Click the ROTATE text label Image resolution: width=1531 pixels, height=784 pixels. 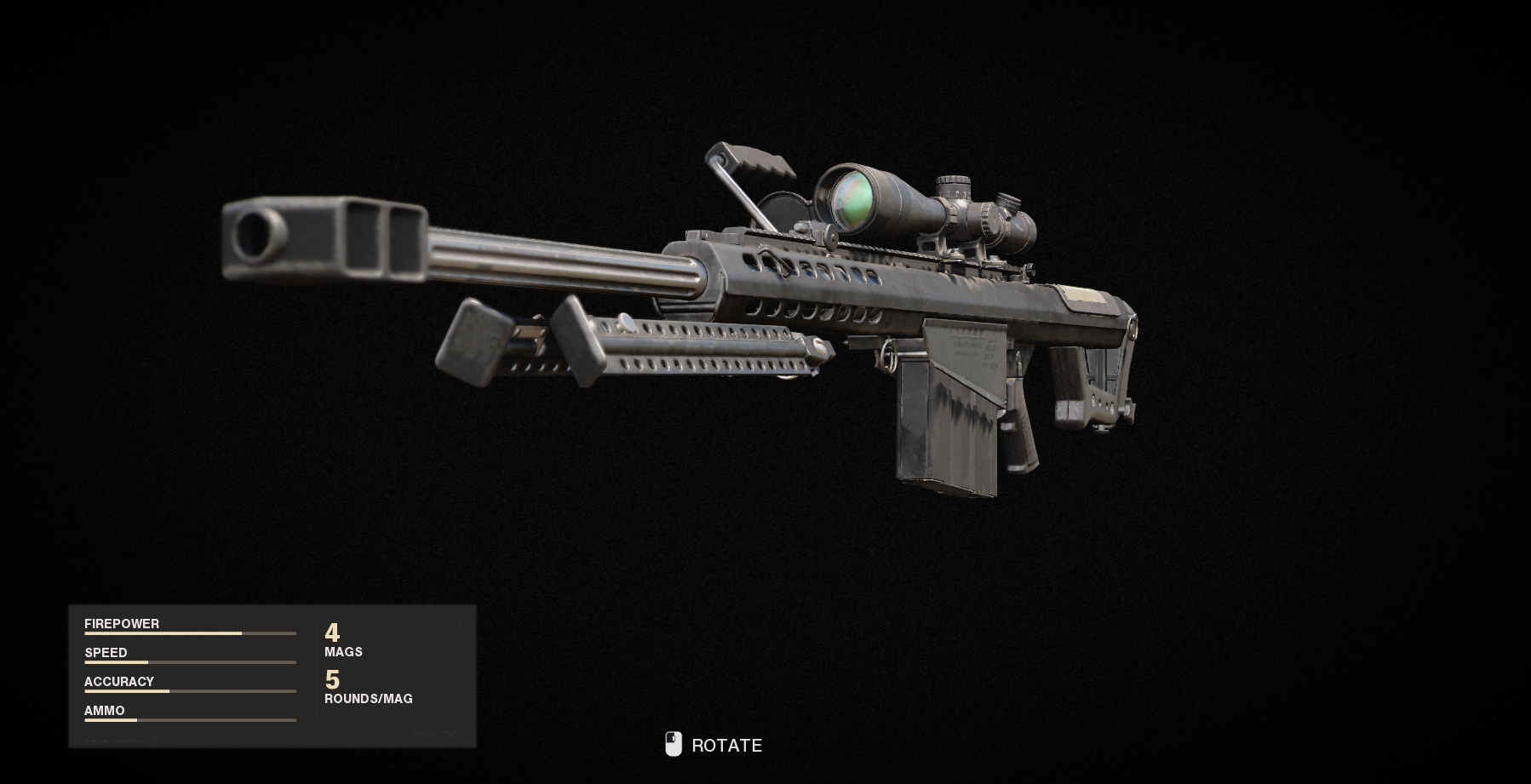[x=728, y=745]
